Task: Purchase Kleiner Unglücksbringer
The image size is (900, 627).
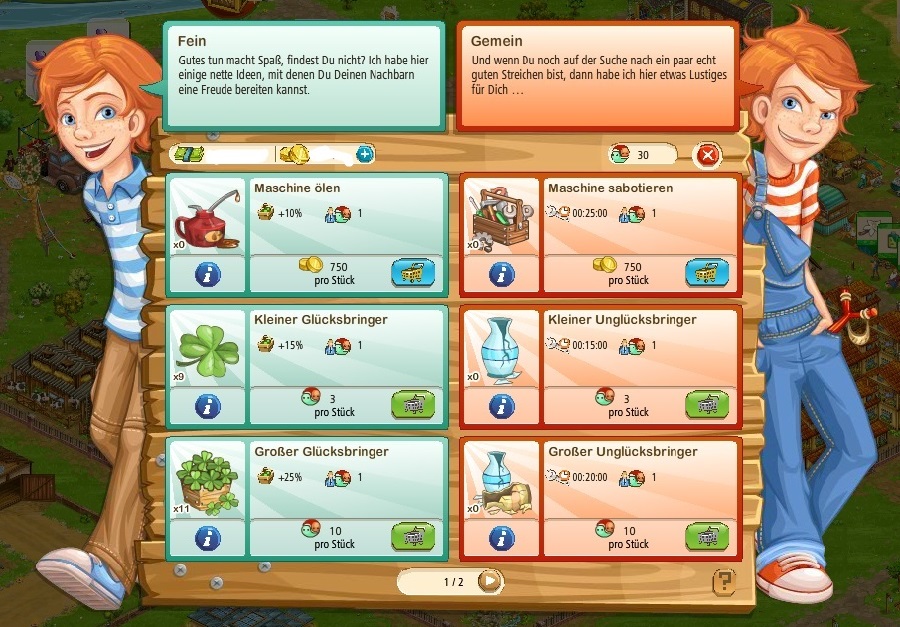Action: click(707, 405)
